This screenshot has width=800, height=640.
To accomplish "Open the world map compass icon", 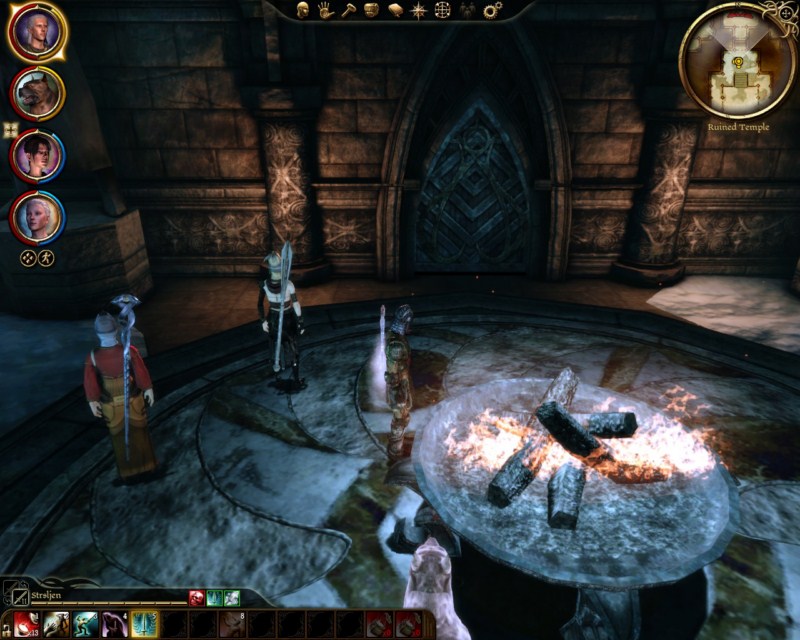I will (x=419, y=10).
